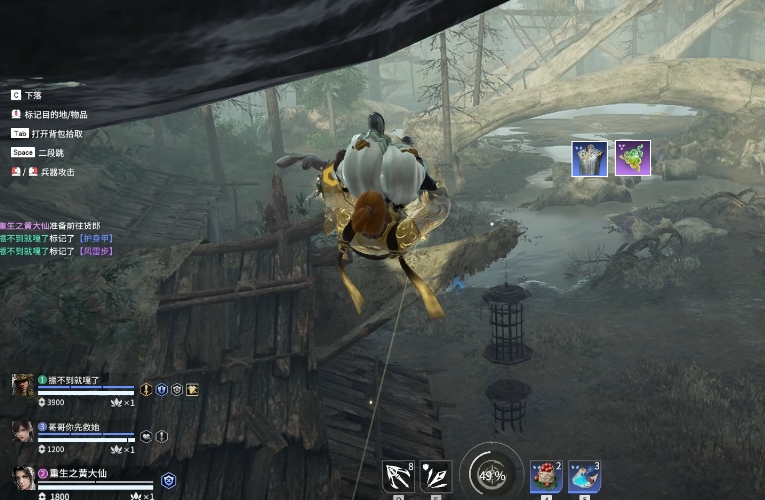Activate the throwing darts skill icon

click(x=435, y=476)
